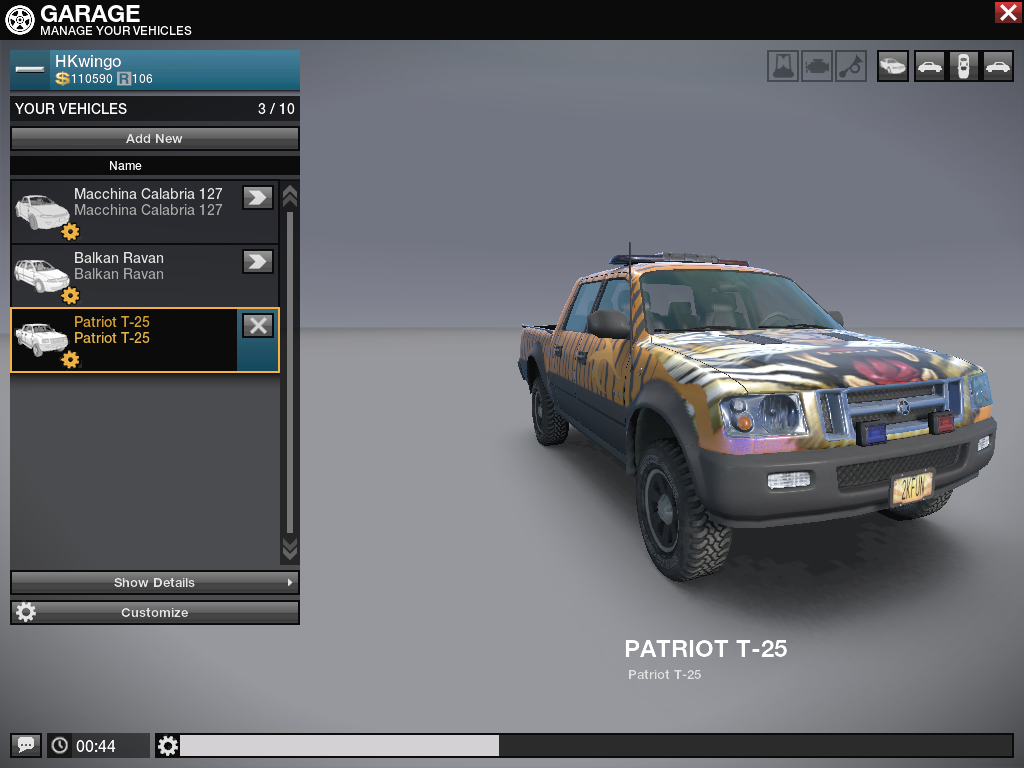Activate the engine sound preview icon

pyautogui.click(x=817, y=66)
